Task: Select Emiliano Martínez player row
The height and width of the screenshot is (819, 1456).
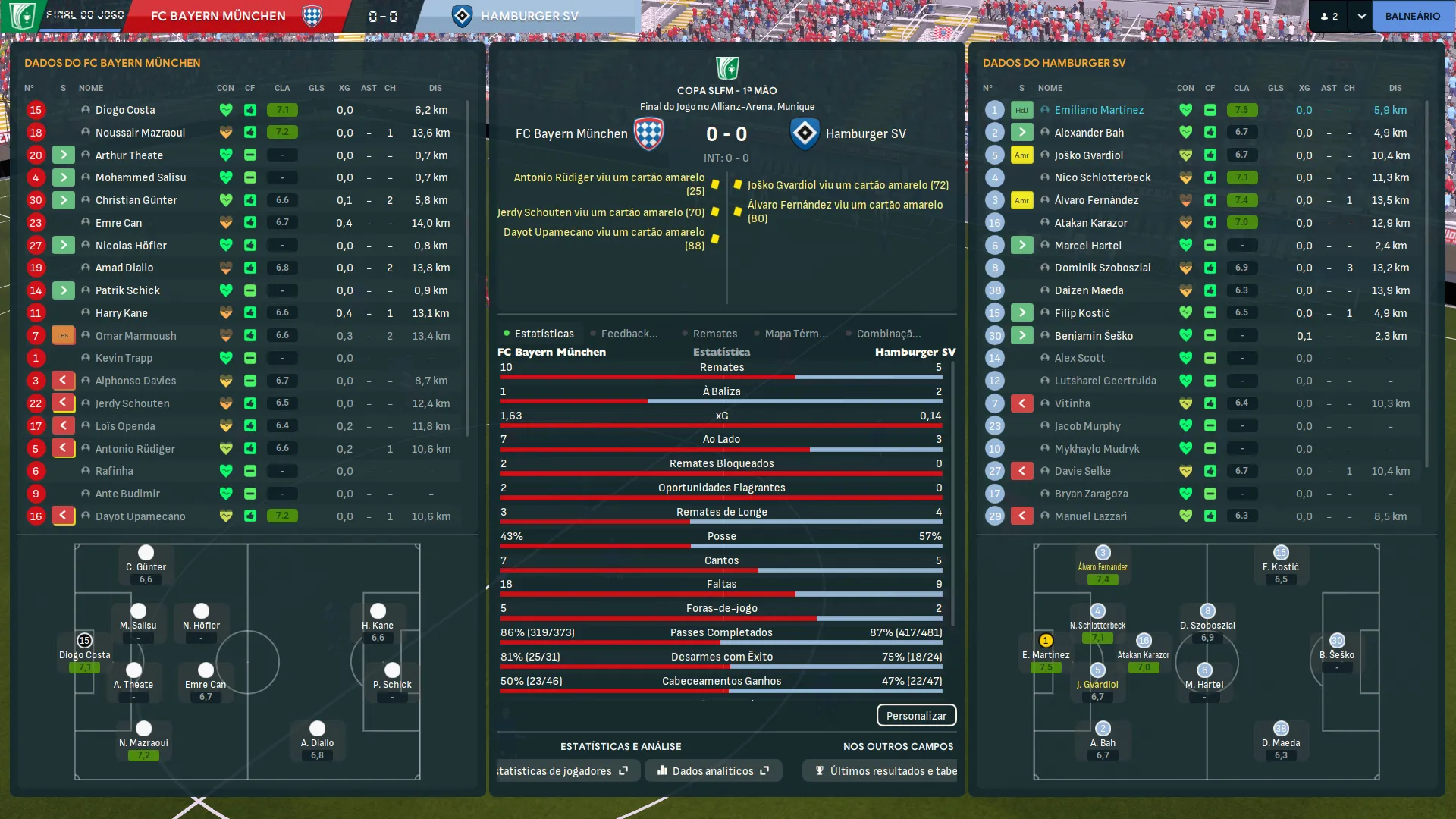Action: (x=1099, y=110)
